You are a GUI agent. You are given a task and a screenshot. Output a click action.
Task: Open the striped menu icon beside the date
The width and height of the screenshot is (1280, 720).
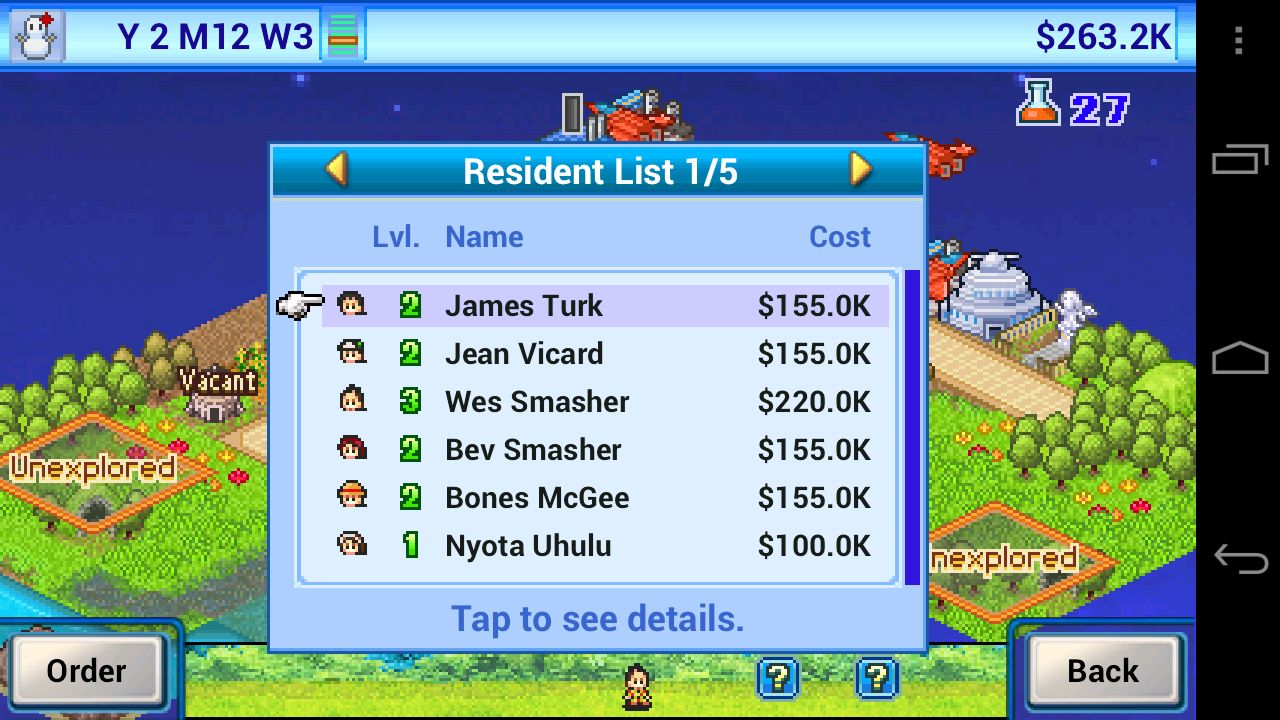tap(343, 36)
